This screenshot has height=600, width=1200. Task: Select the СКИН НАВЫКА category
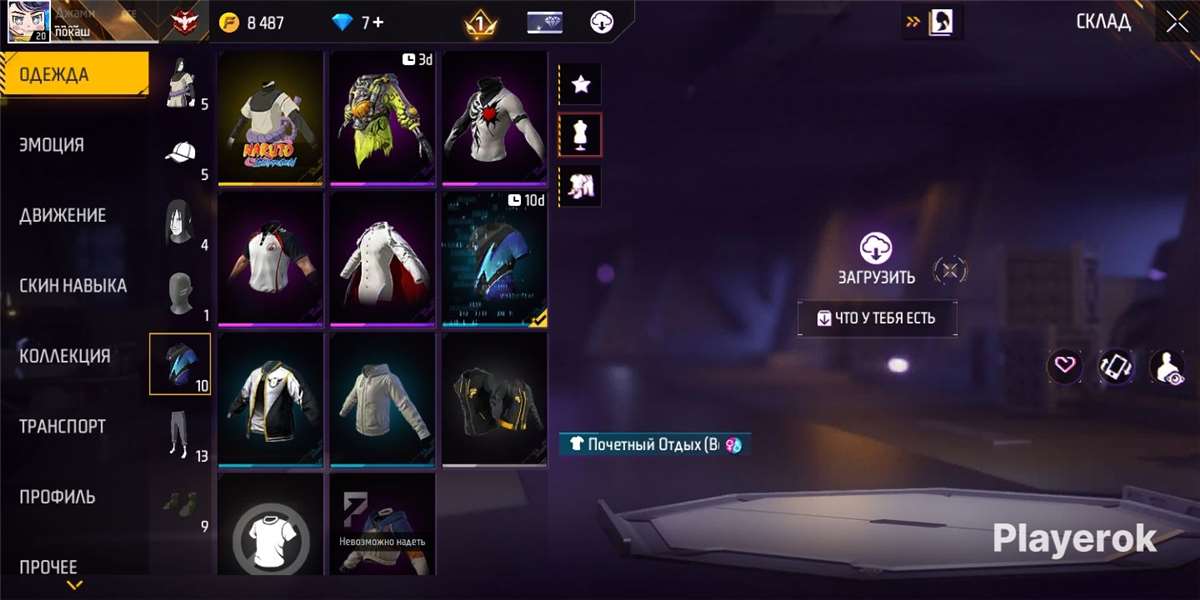click(x=73, y=286)
